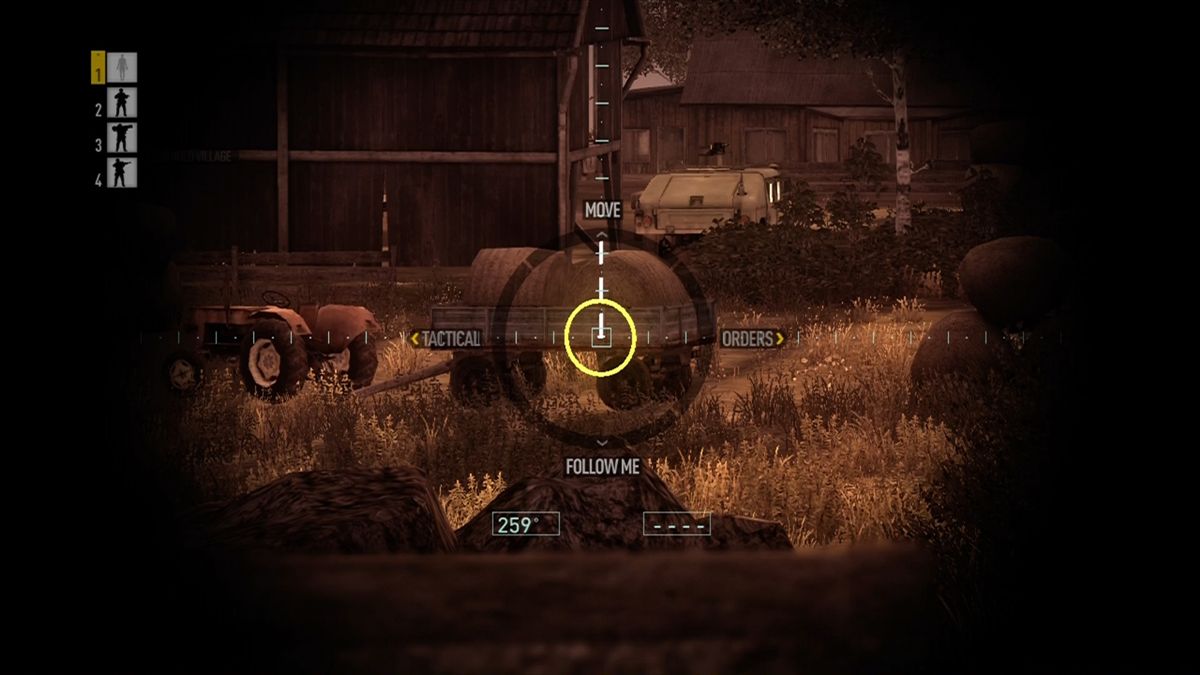This screenshot has width=1200, height=675.
Task: Select the MOVE command
Action: 602,210
